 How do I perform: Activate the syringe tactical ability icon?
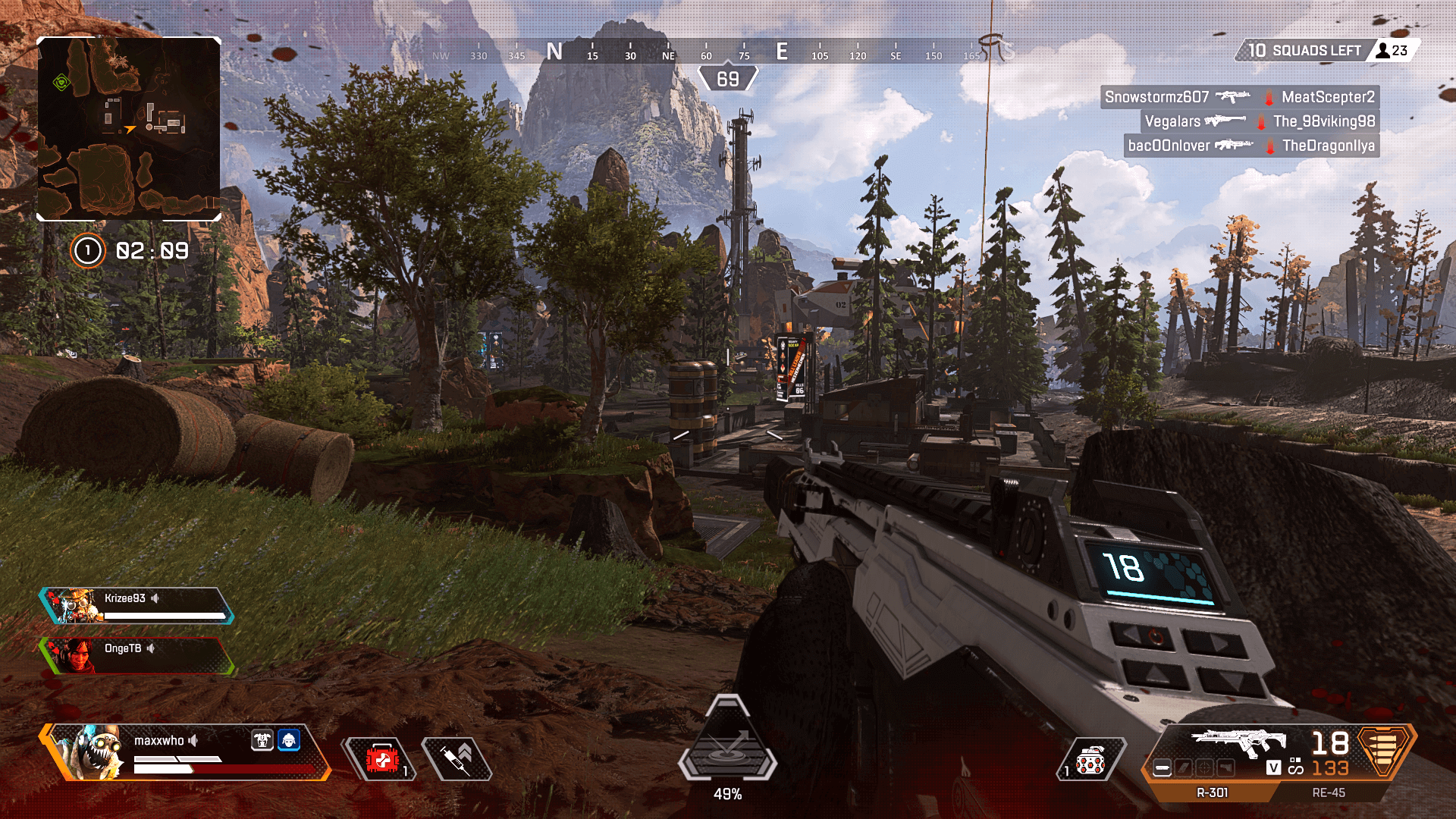click(x=457, y=759)
